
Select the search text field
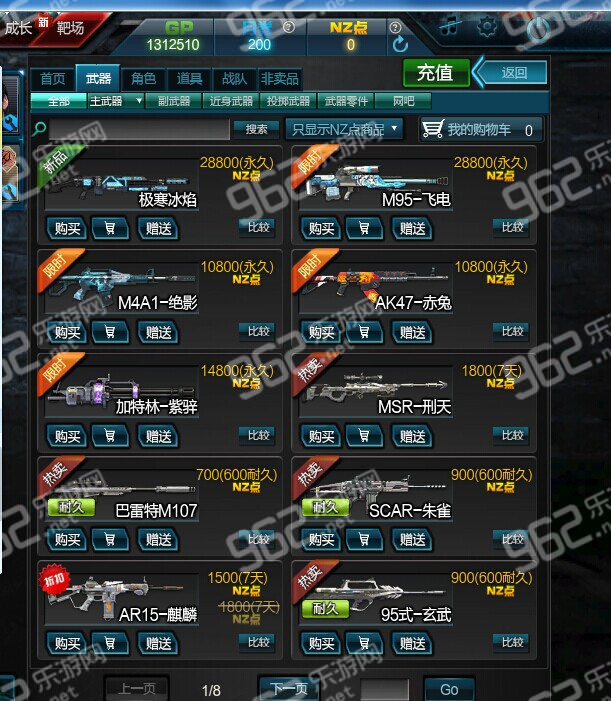click(139, 129)
